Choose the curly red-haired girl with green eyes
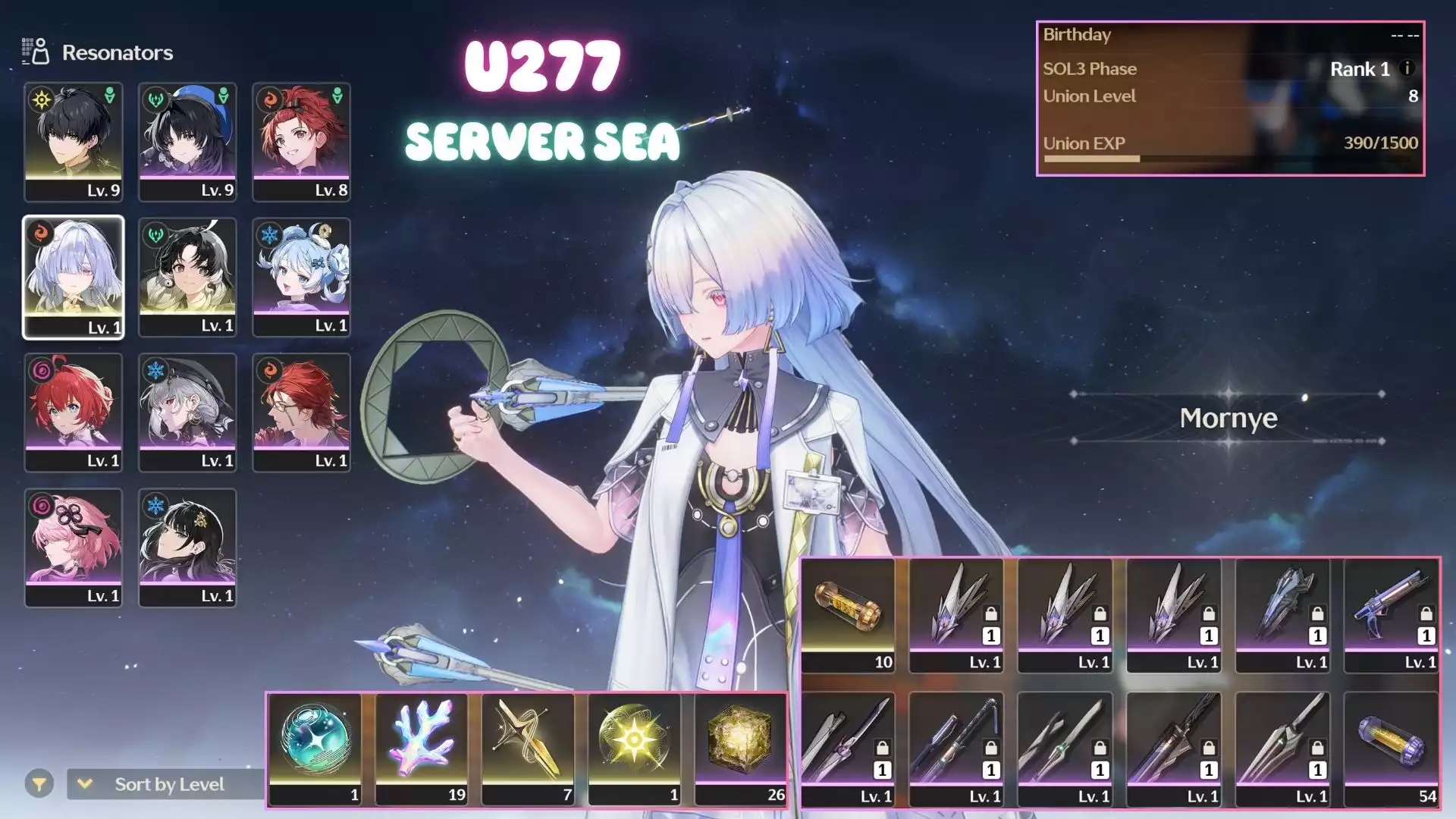1456x819 pixels. click(74, 412)
